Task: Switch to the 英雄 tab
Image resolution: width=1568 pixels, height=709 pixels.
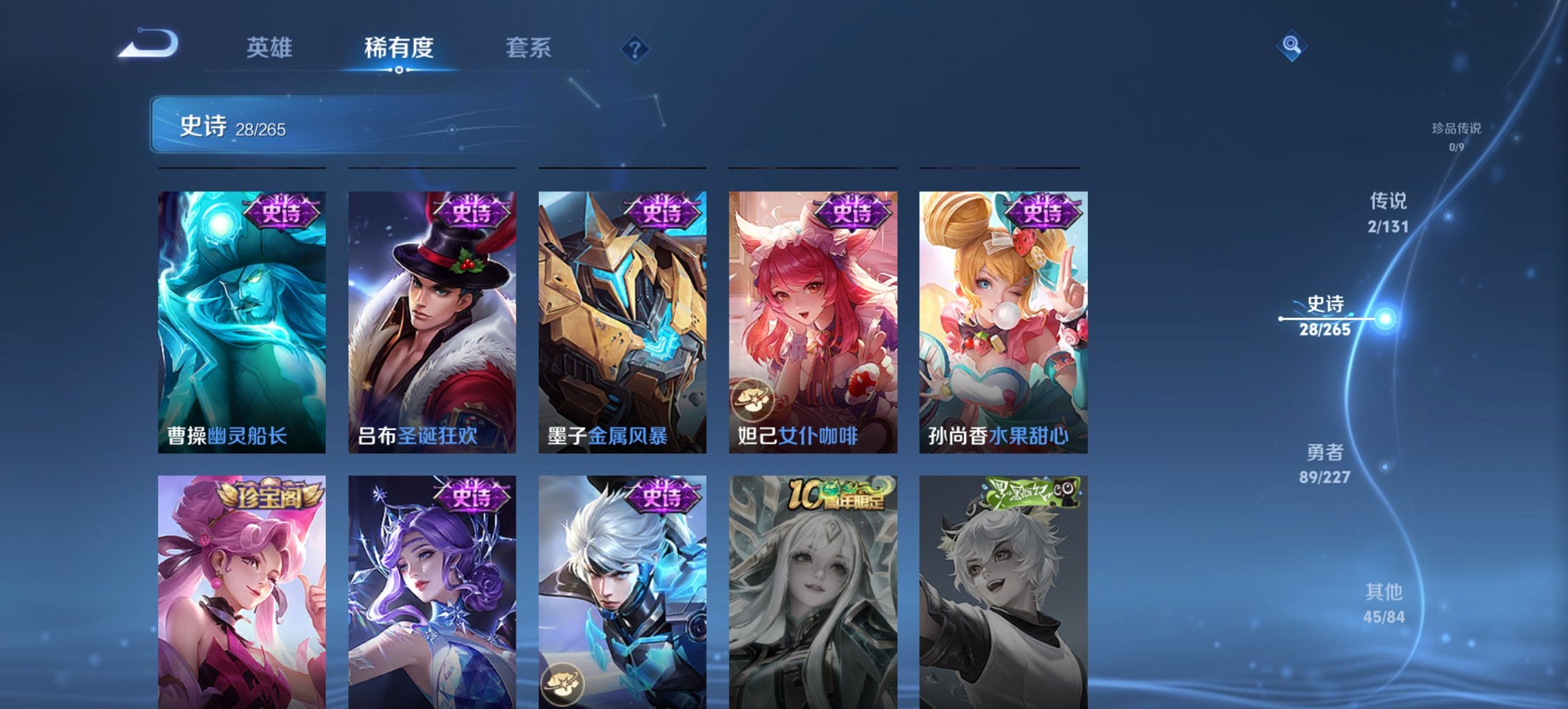Action: coord(272,49)
